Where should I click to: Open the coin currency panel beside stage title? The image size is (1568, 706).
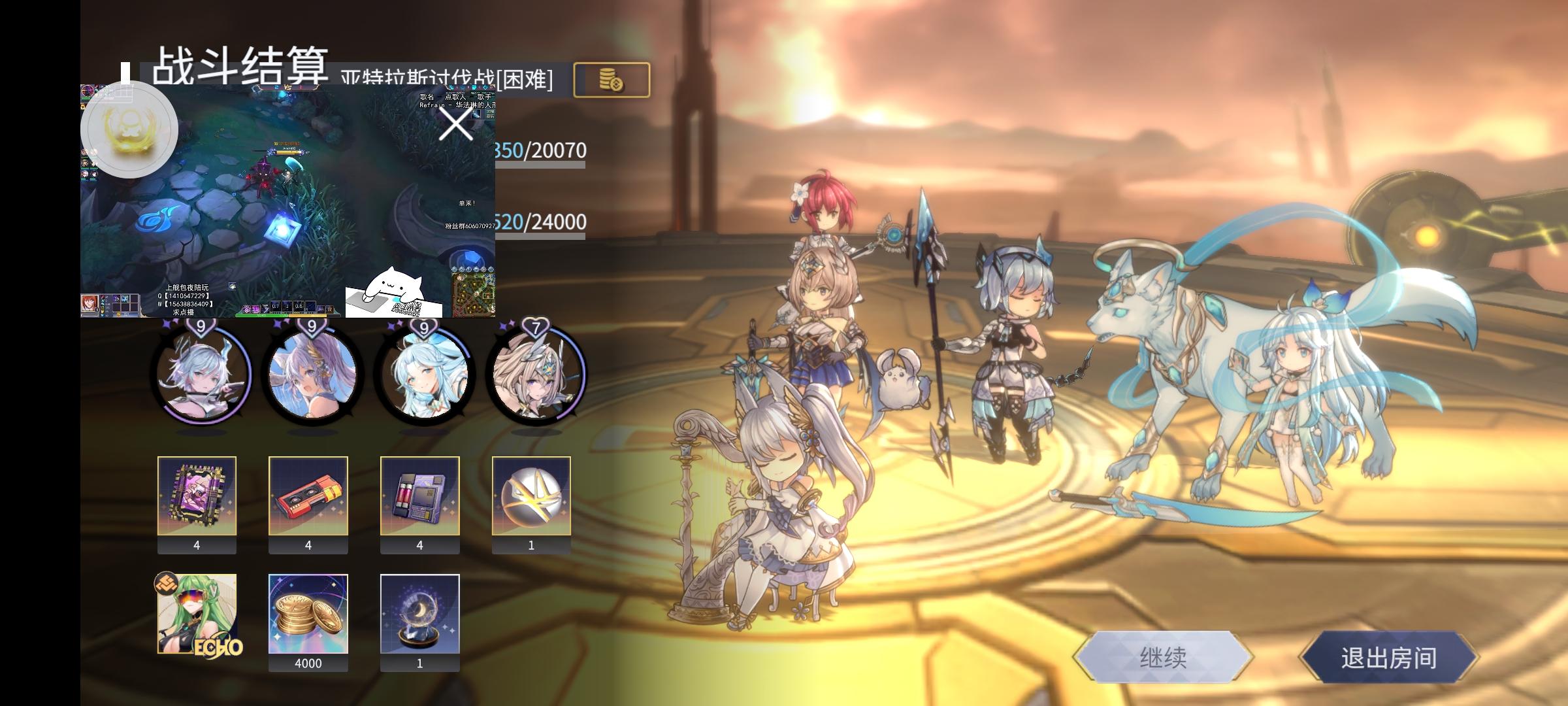pos(611,78)
